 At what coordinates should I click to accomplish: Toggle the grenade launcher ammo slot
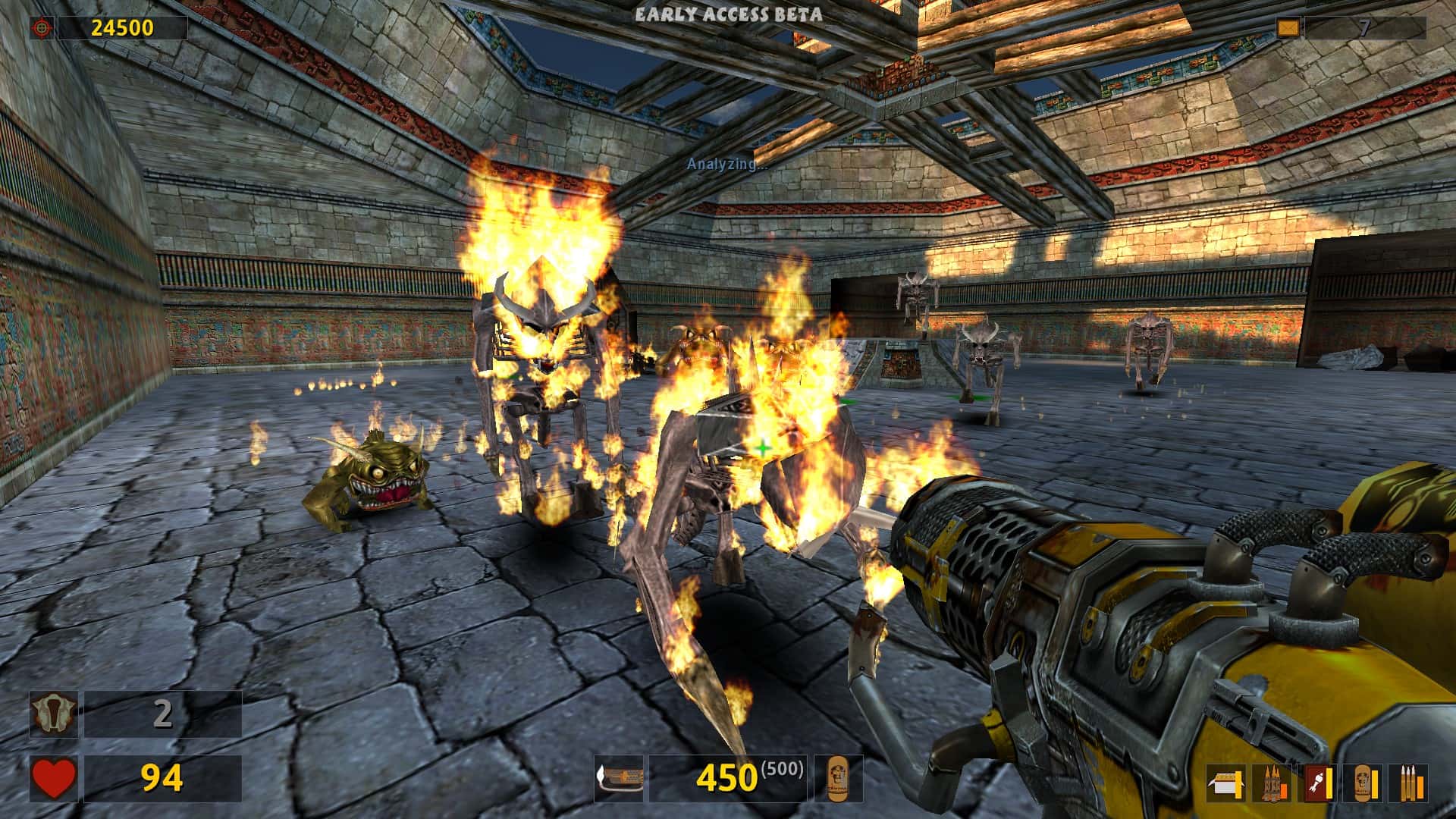[x=1272, y=781]
